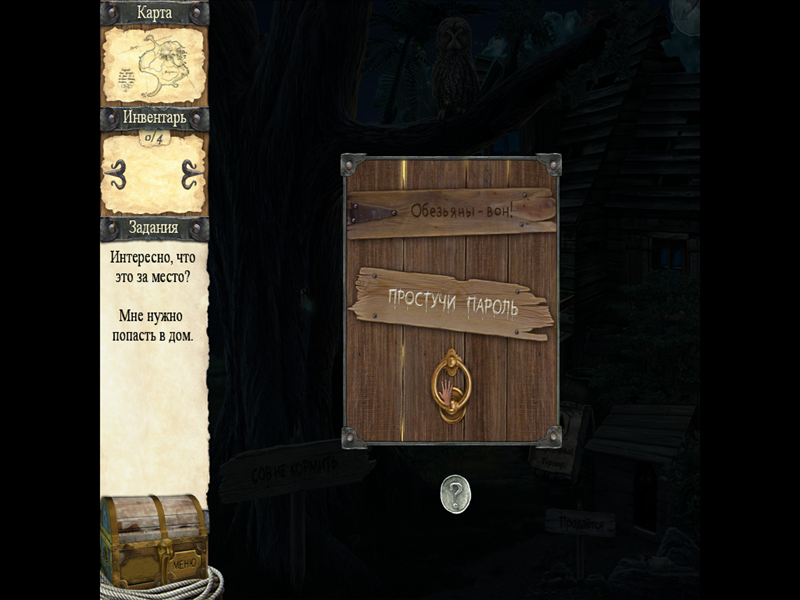This screenshot has width=800, height=600.
Task: Click the Карта header
Action: tap(154, 13)
